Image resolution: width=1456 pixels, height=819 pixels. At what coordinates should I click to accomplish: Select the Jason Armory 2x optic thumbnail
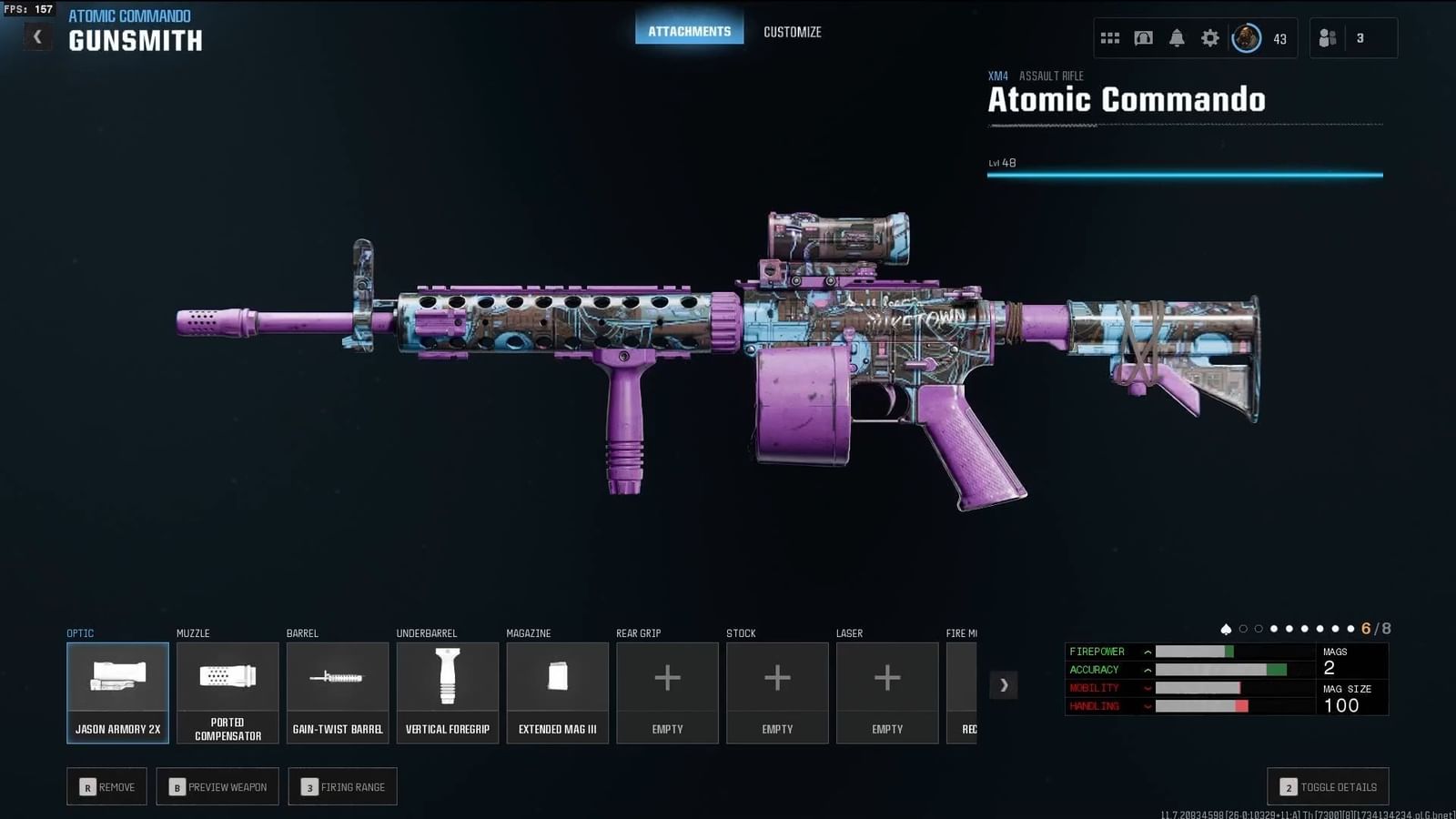[117, 692]
